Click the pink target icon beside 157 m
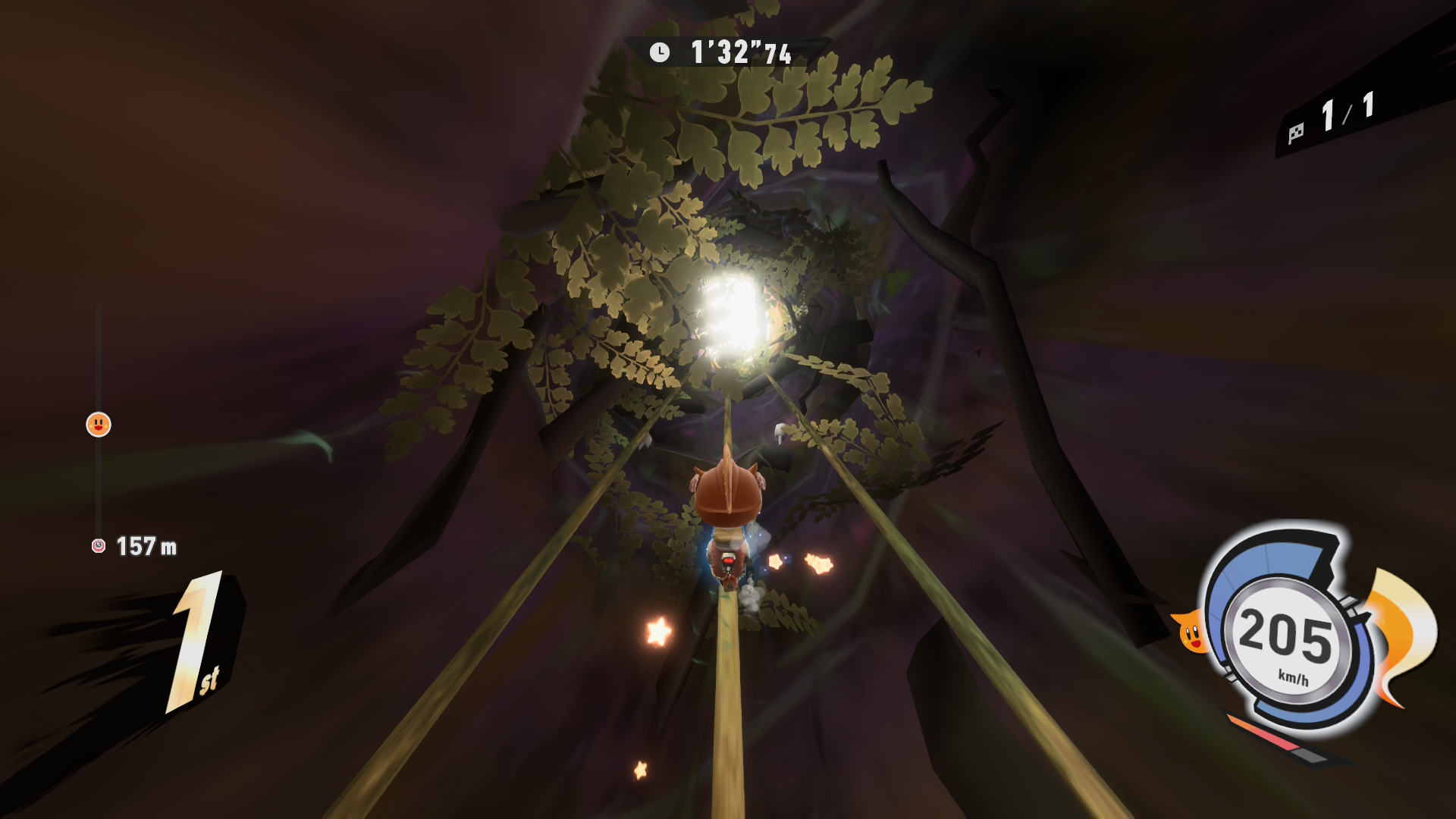This screenshot has height=819, width=1456. click(99, 546)
